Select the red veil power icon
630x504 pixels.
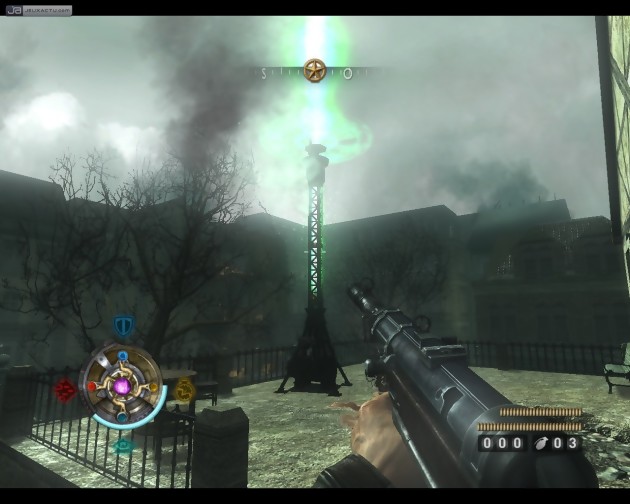click(66, 388)
